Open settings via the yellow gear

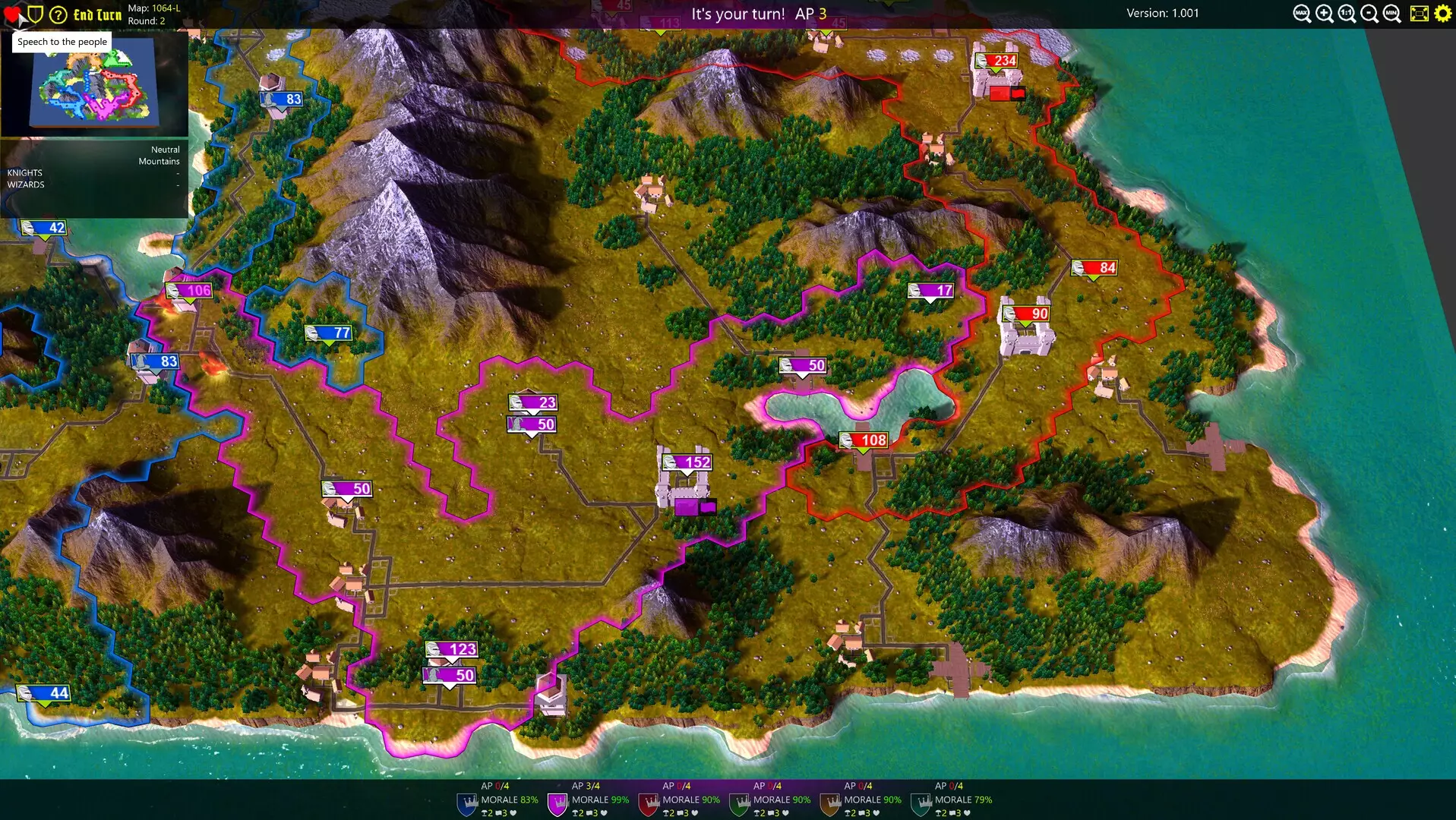tap(1442, 14)
